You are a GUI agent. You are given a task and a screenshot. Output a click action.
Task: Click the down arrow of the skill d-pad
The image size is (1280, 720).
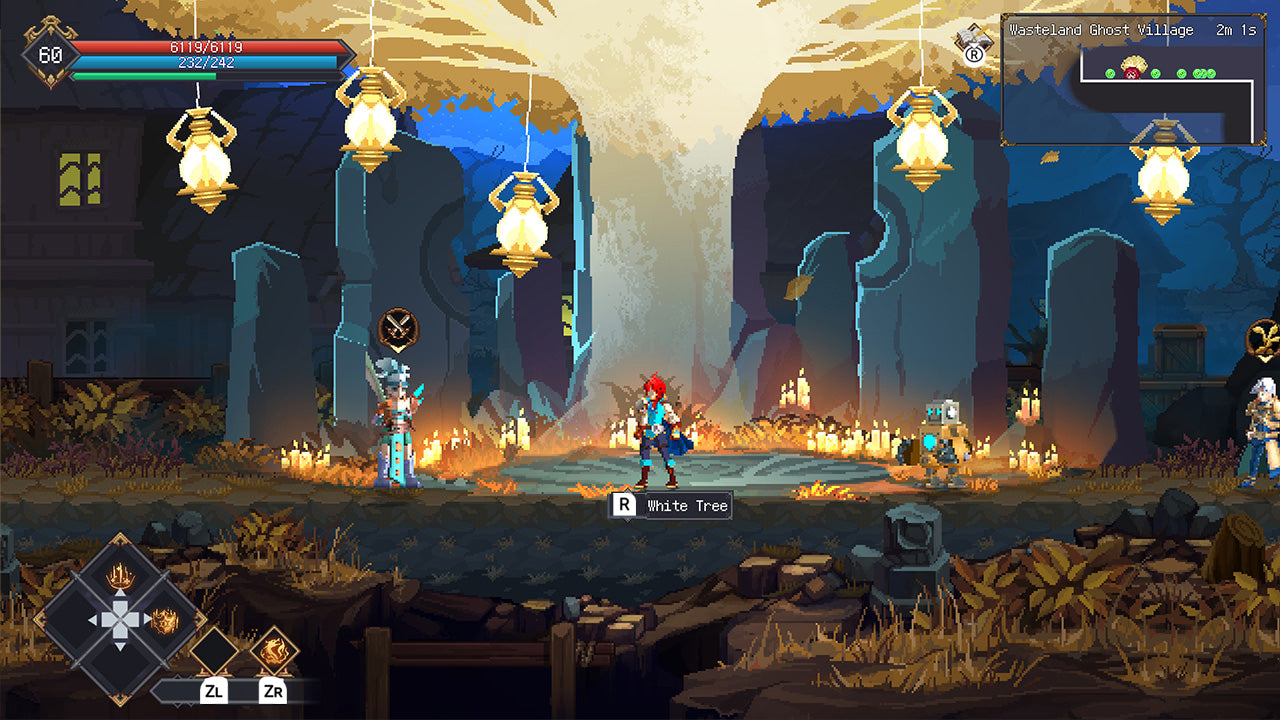(x=119, y=645)
